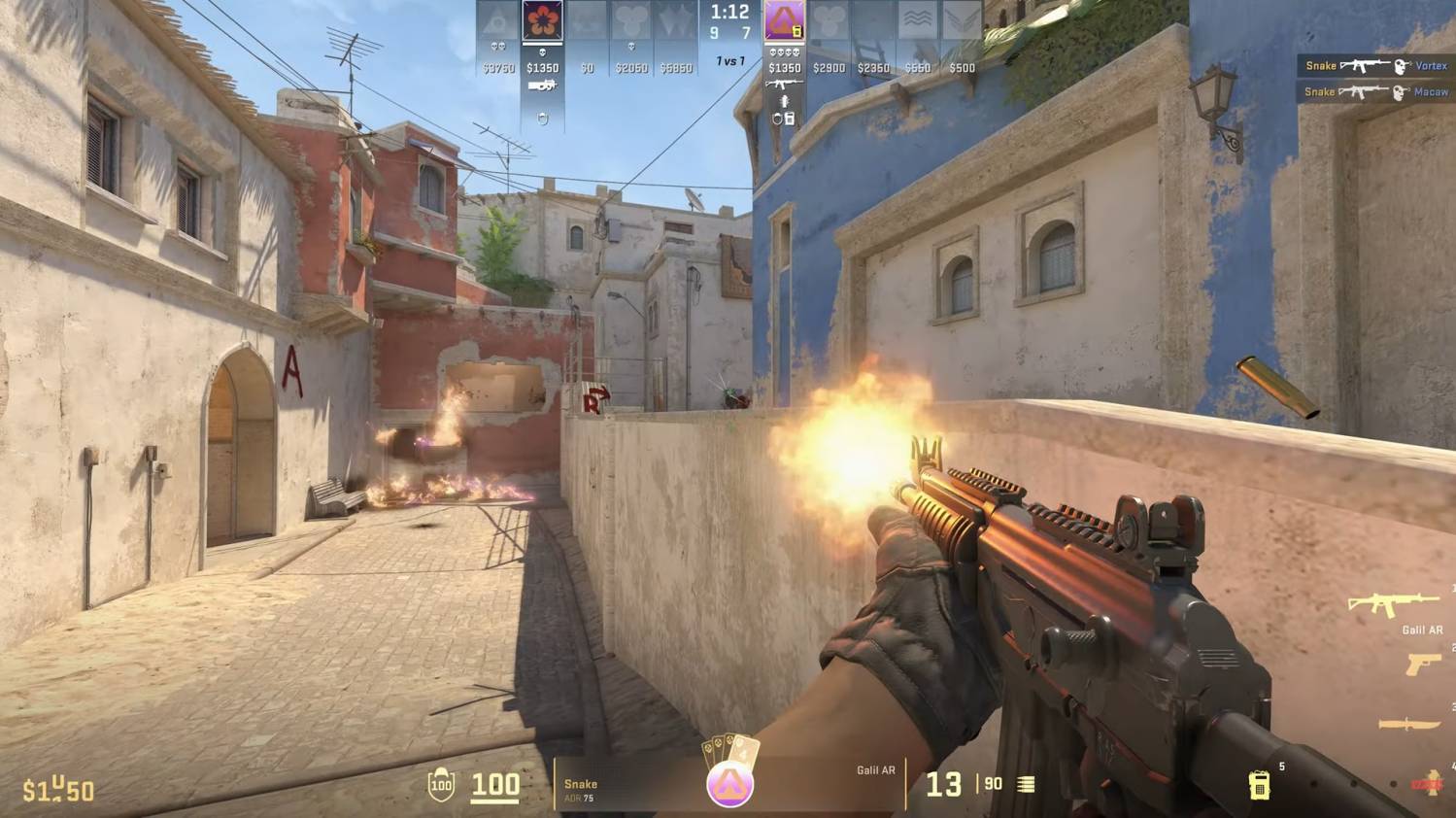Click the health value showing 100
This screenshot has width=1456, height=818.
coord(495,785)
